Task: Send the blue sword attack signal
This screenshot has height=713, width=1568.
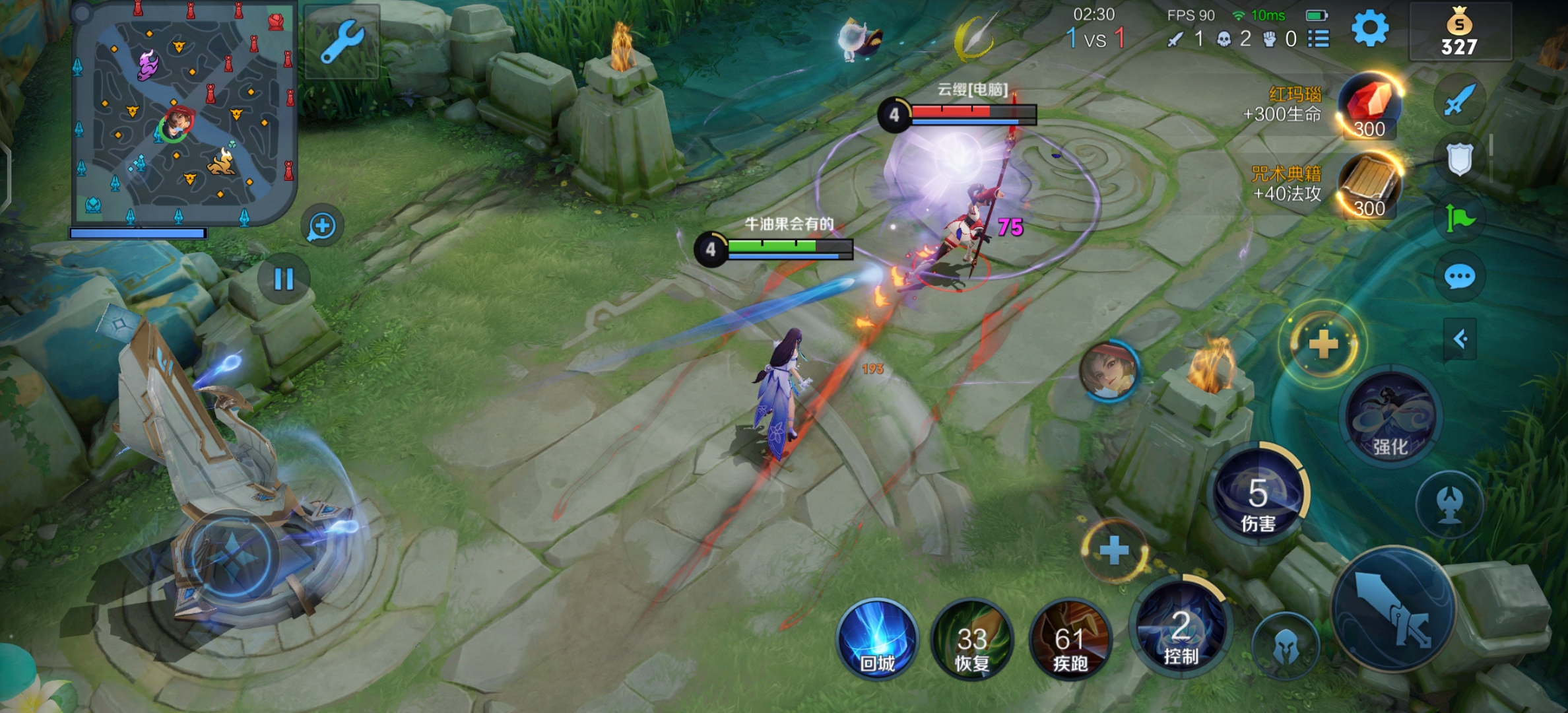Action: [x=1458, y=101]
